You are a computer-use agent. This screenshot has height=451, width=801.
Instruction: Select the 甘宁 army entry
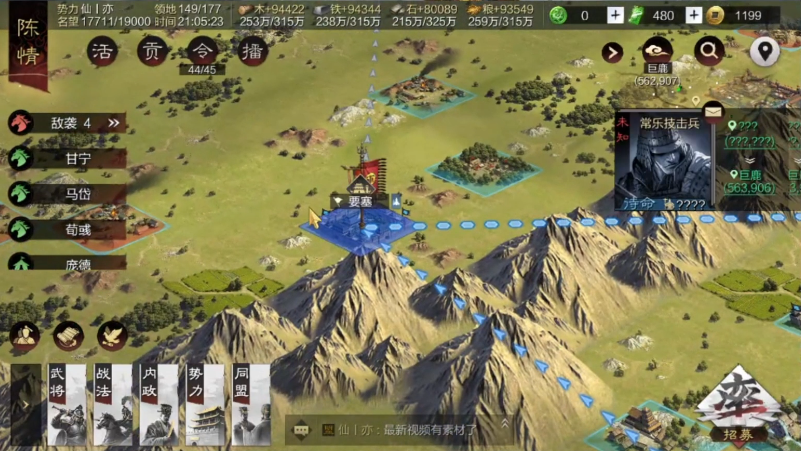click(x=78, y=158)
